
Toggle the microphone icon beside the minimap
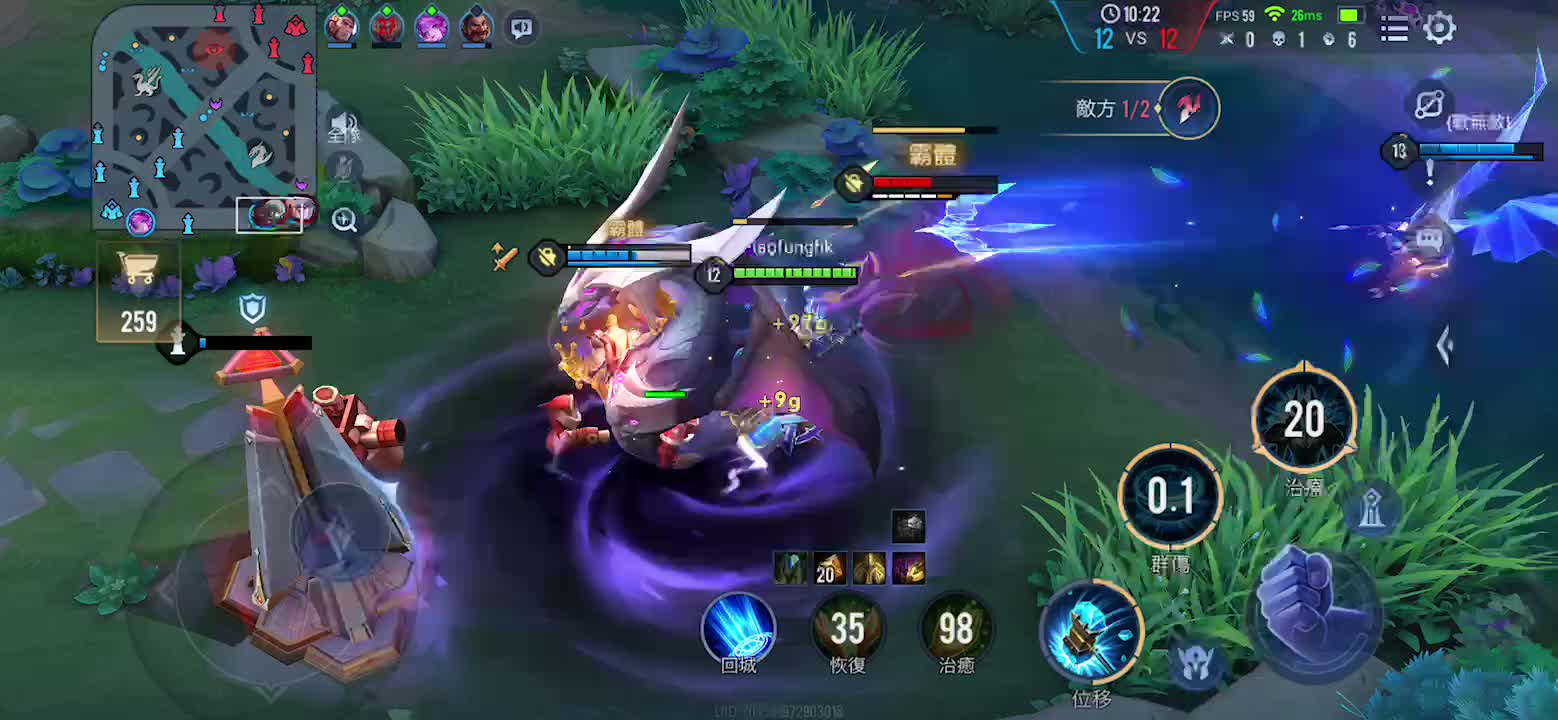[x=345, y=167]
